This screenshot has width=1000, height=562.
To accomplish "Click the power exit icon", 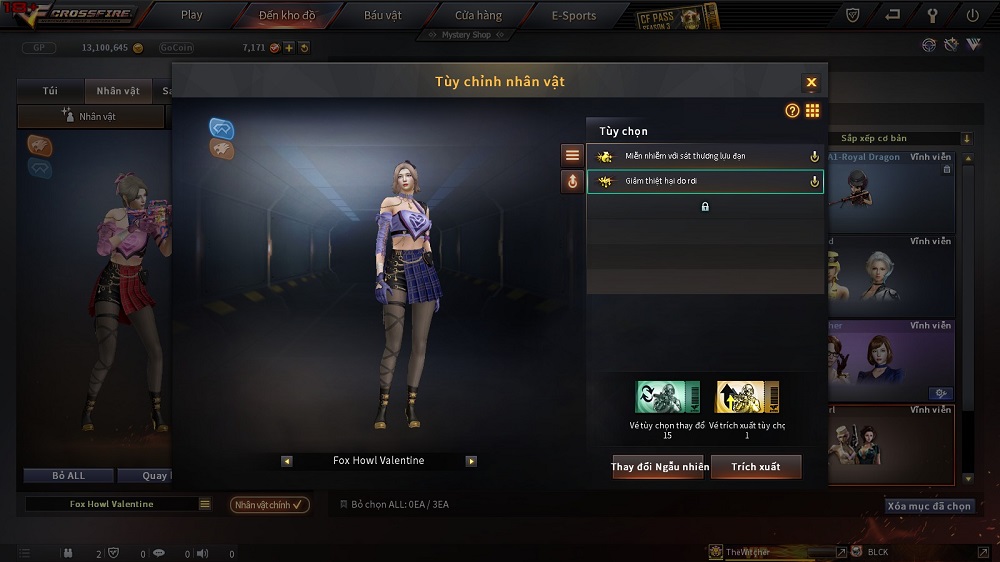I will tap(973, 15).
